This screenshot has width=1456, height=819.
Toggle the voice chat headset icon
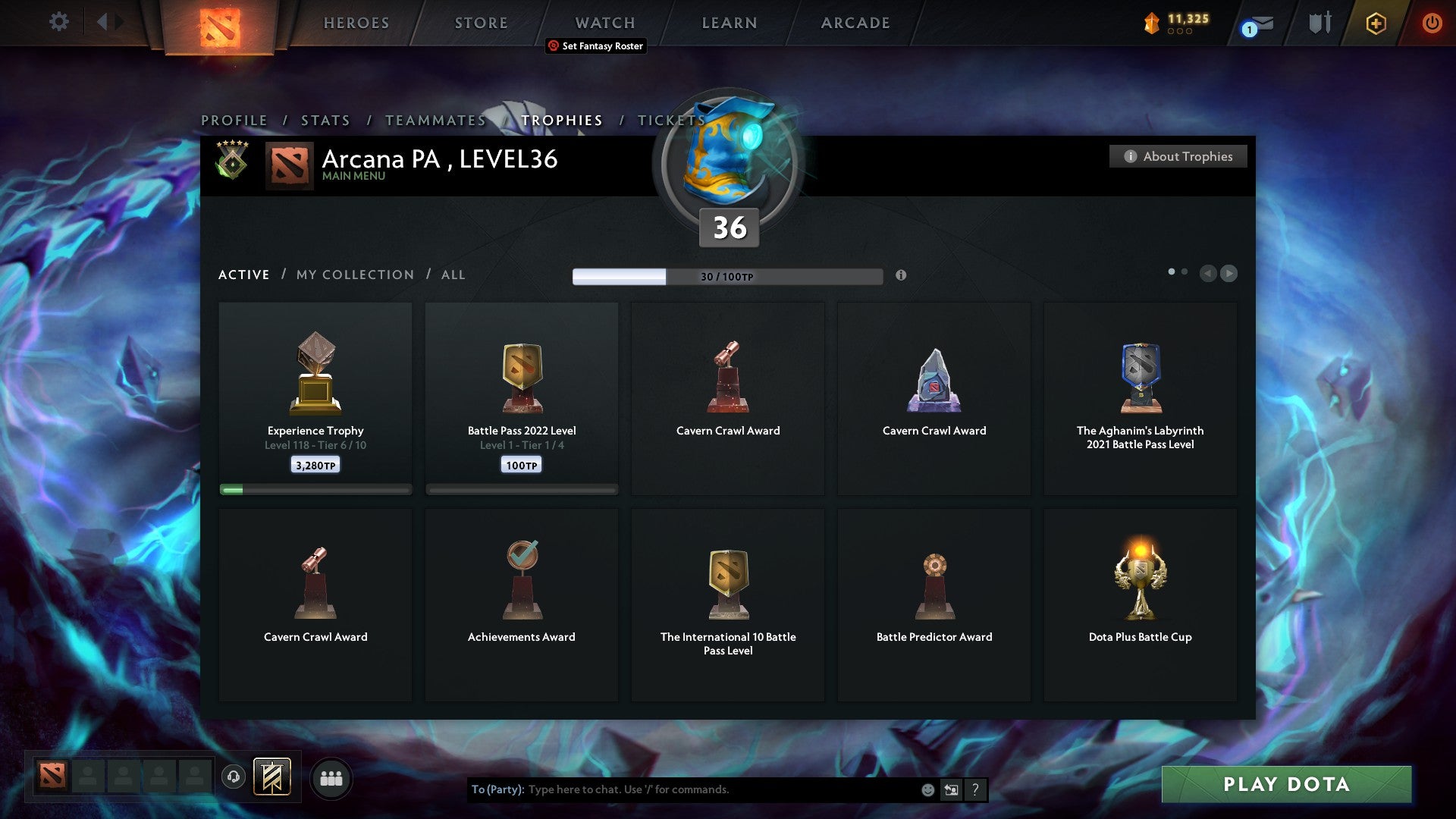pos(234,777)
